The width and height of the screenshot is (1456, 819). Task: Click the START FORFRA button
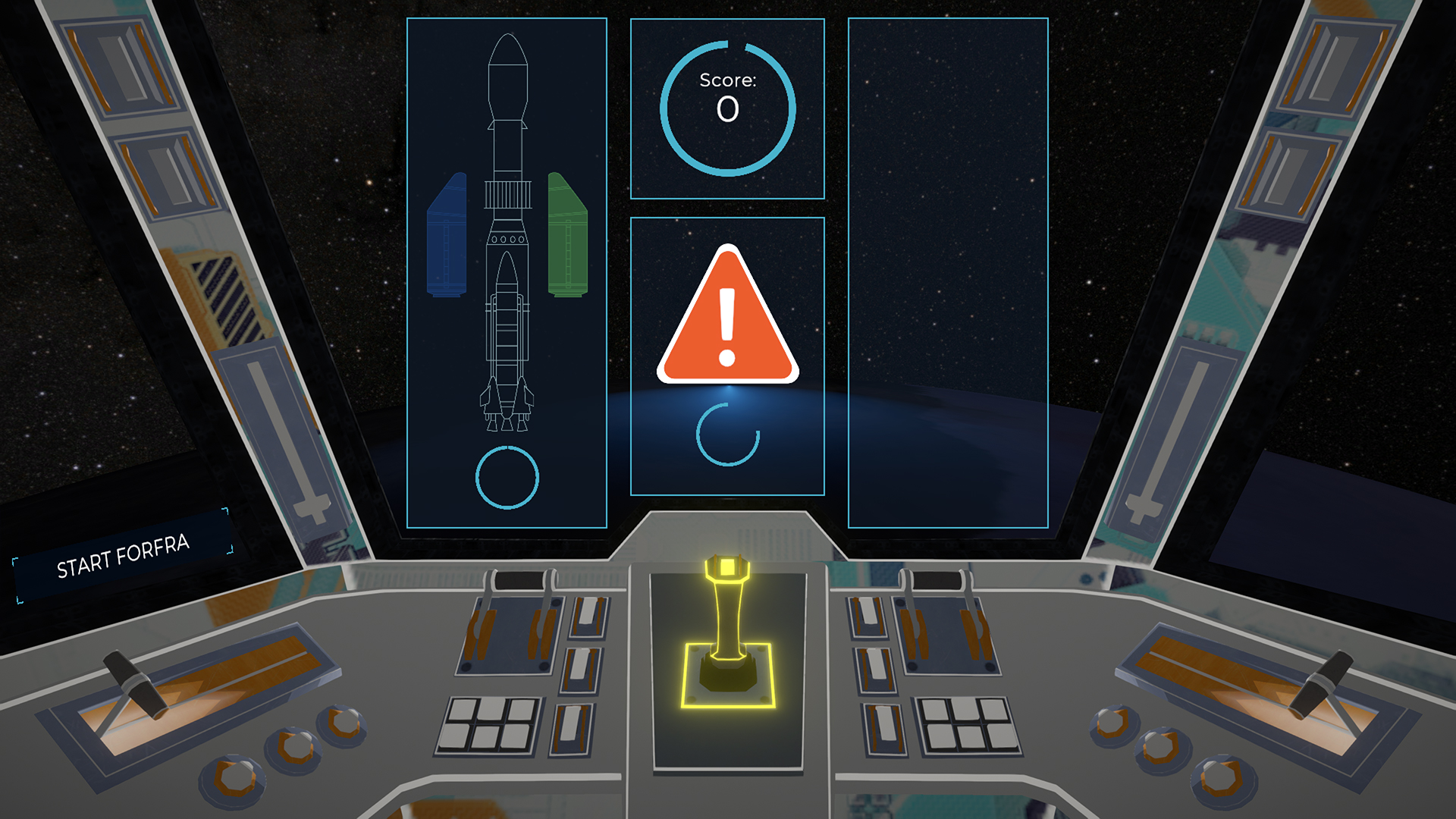tap(123, 556)
